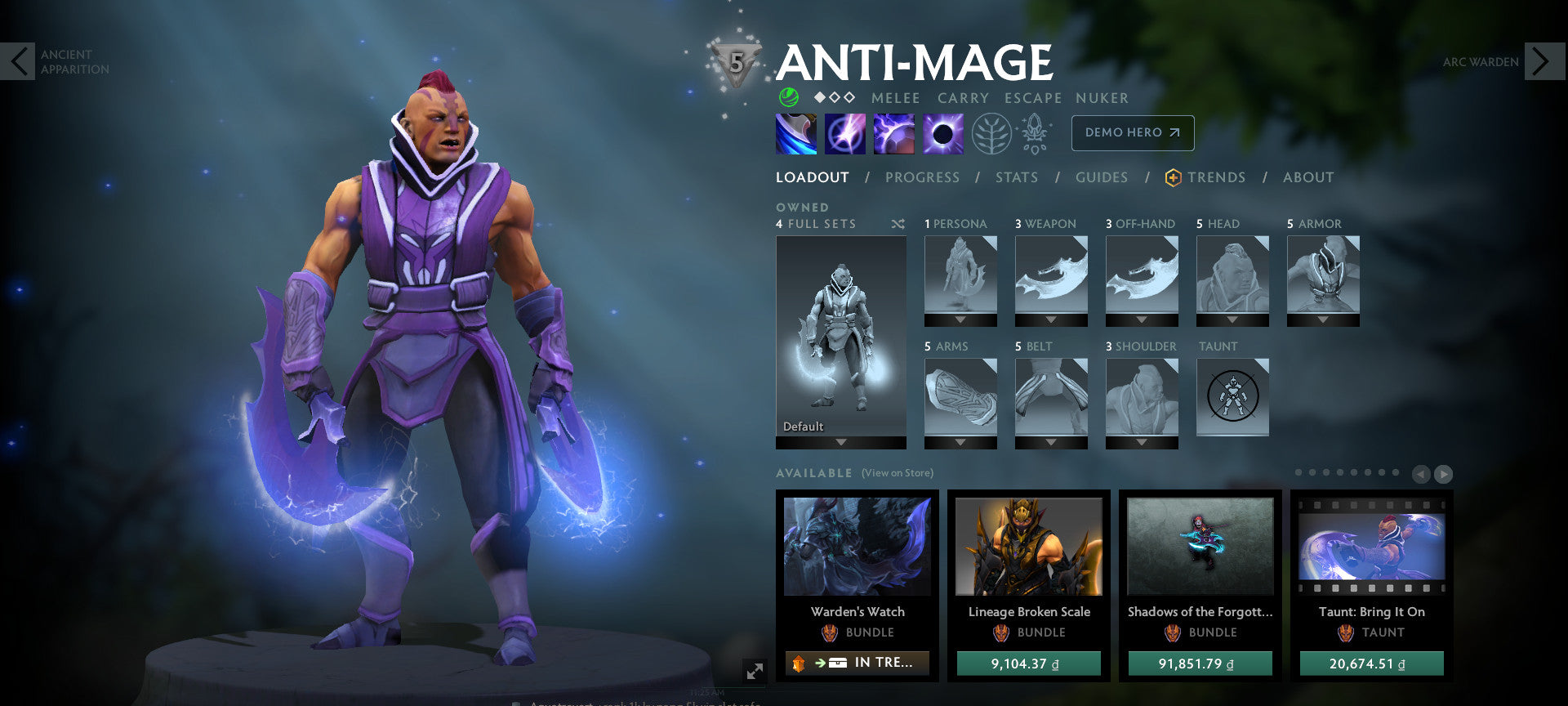Screen dimensions: 1568x706
Task: Switch to the Progress tab
Action: click(923, 177)
